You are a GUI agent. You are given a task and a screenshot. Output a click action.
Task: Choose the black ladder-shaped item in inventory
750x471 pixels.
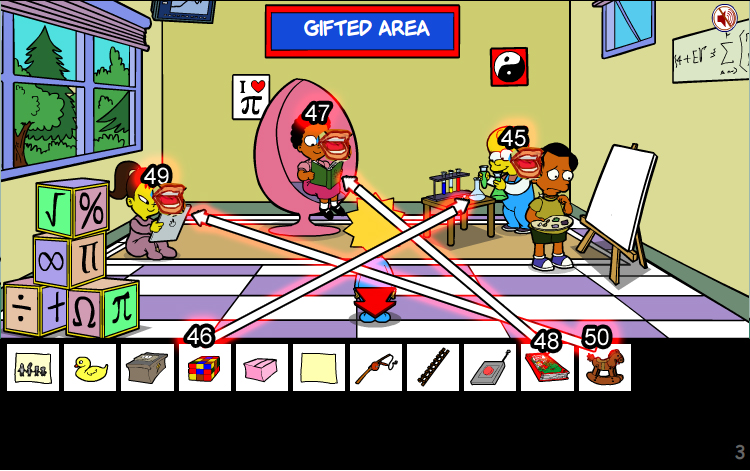(x=433, y=368)
